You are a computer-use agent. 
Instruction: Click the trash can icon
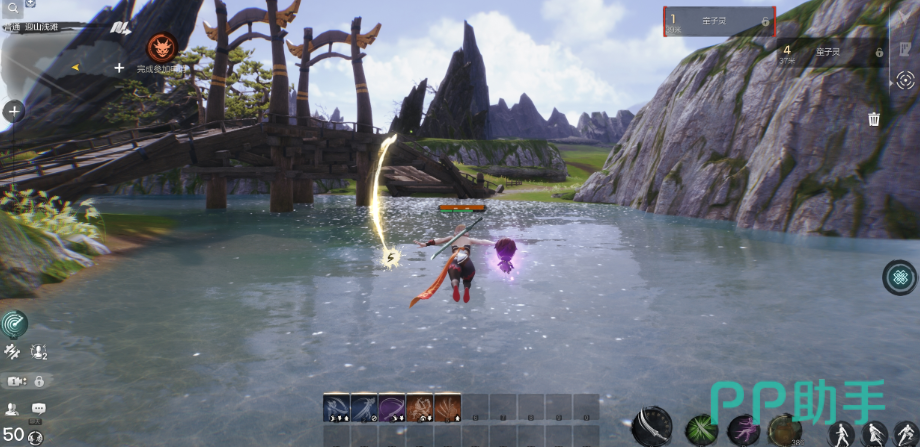[874, 119]
